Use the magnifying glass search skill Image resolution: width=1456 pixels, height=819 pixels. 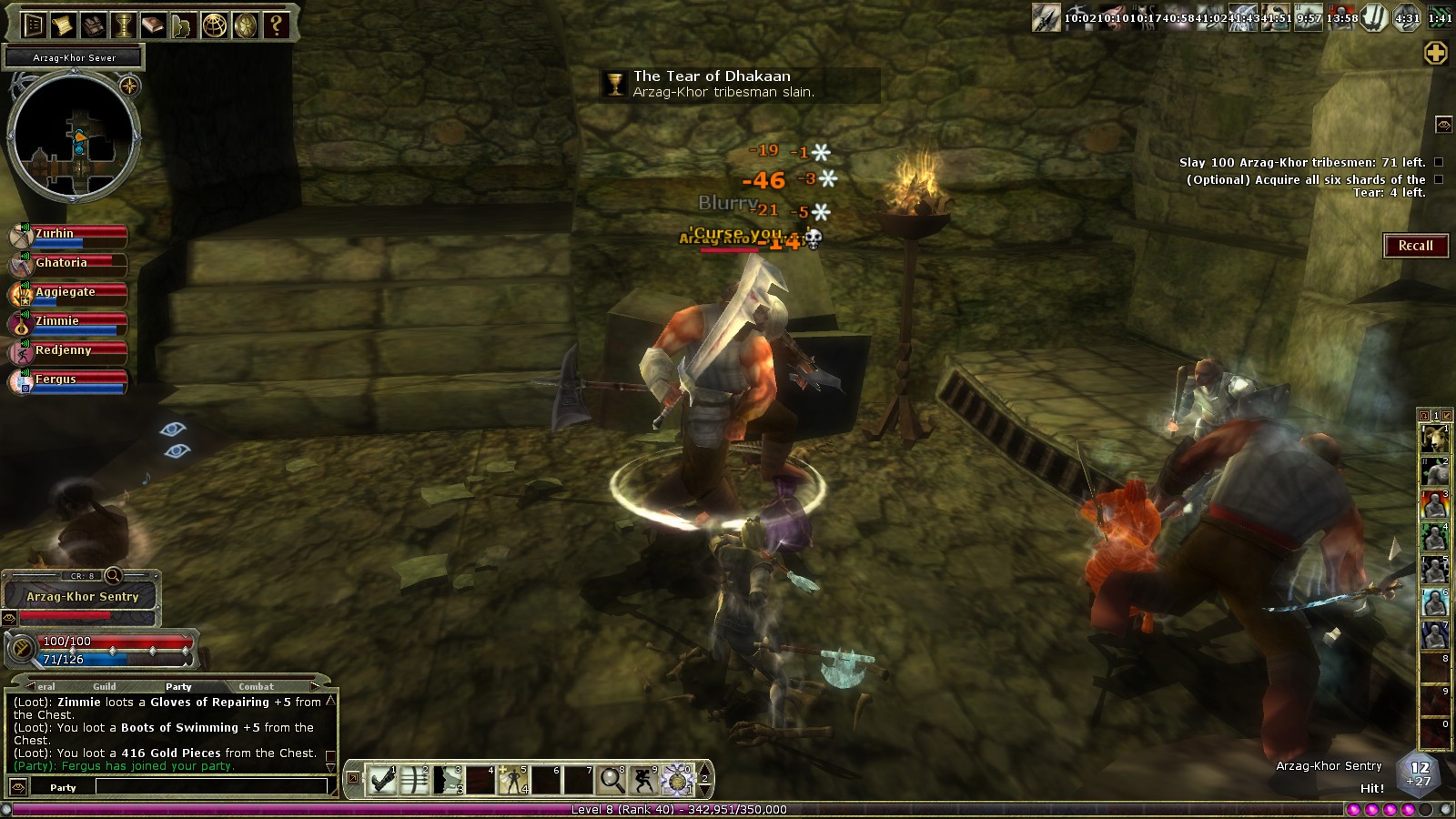(612, 780)
